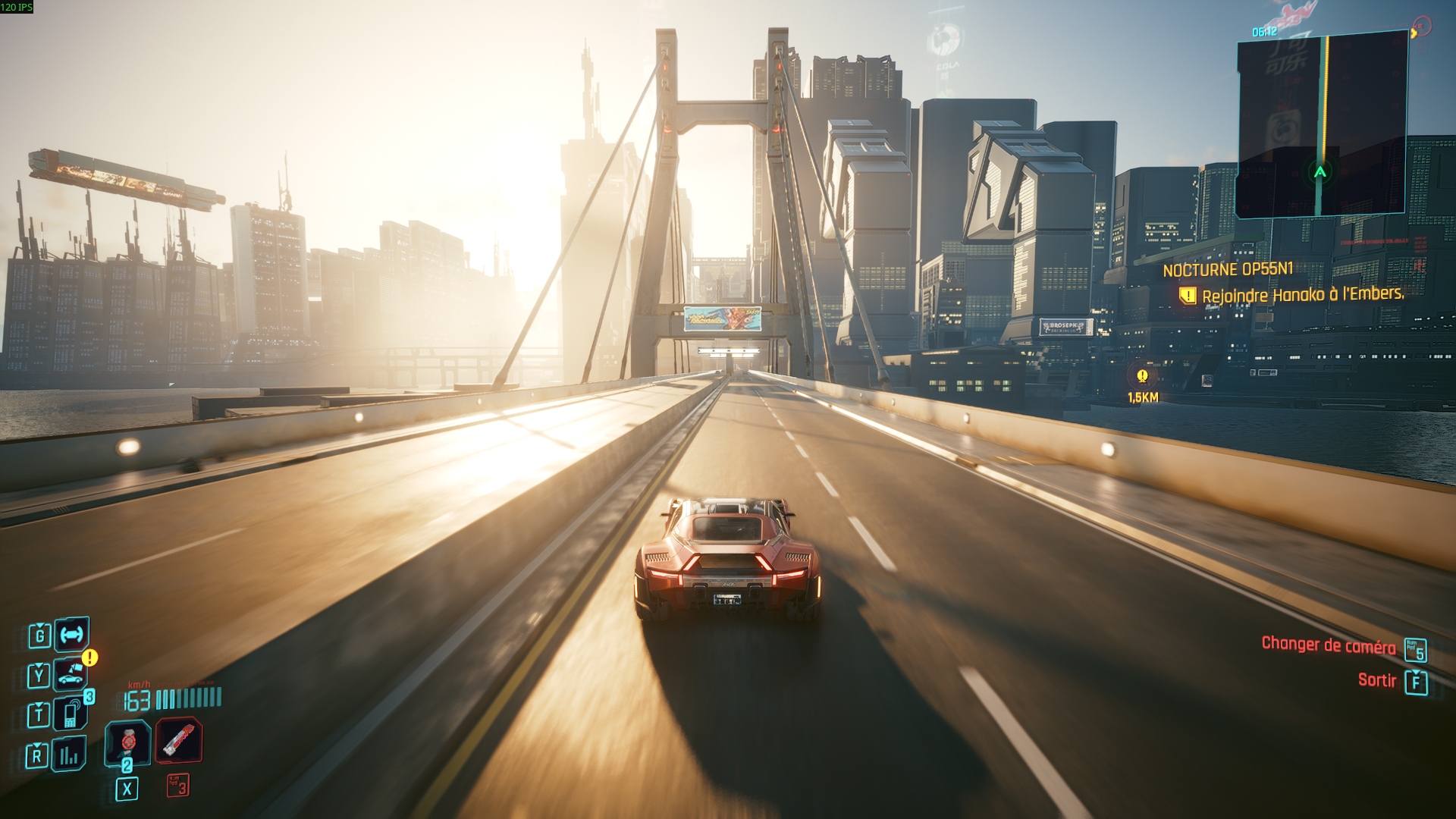1456x819 pixels.
Task: Open the minimap
Action: pos(1321,125)
